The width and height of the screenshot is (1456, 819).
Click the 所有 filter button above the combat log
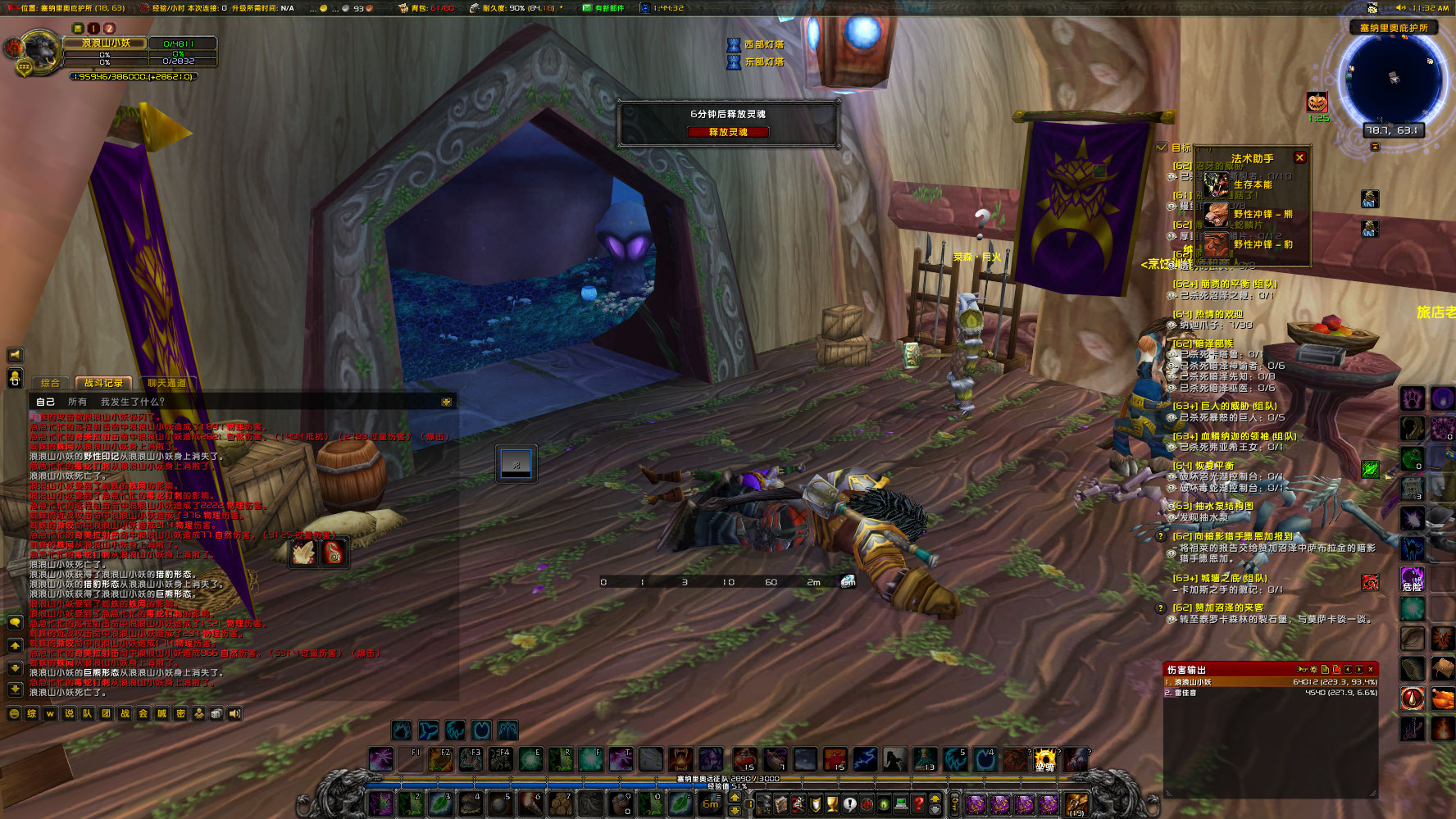[x=78, y=401]
